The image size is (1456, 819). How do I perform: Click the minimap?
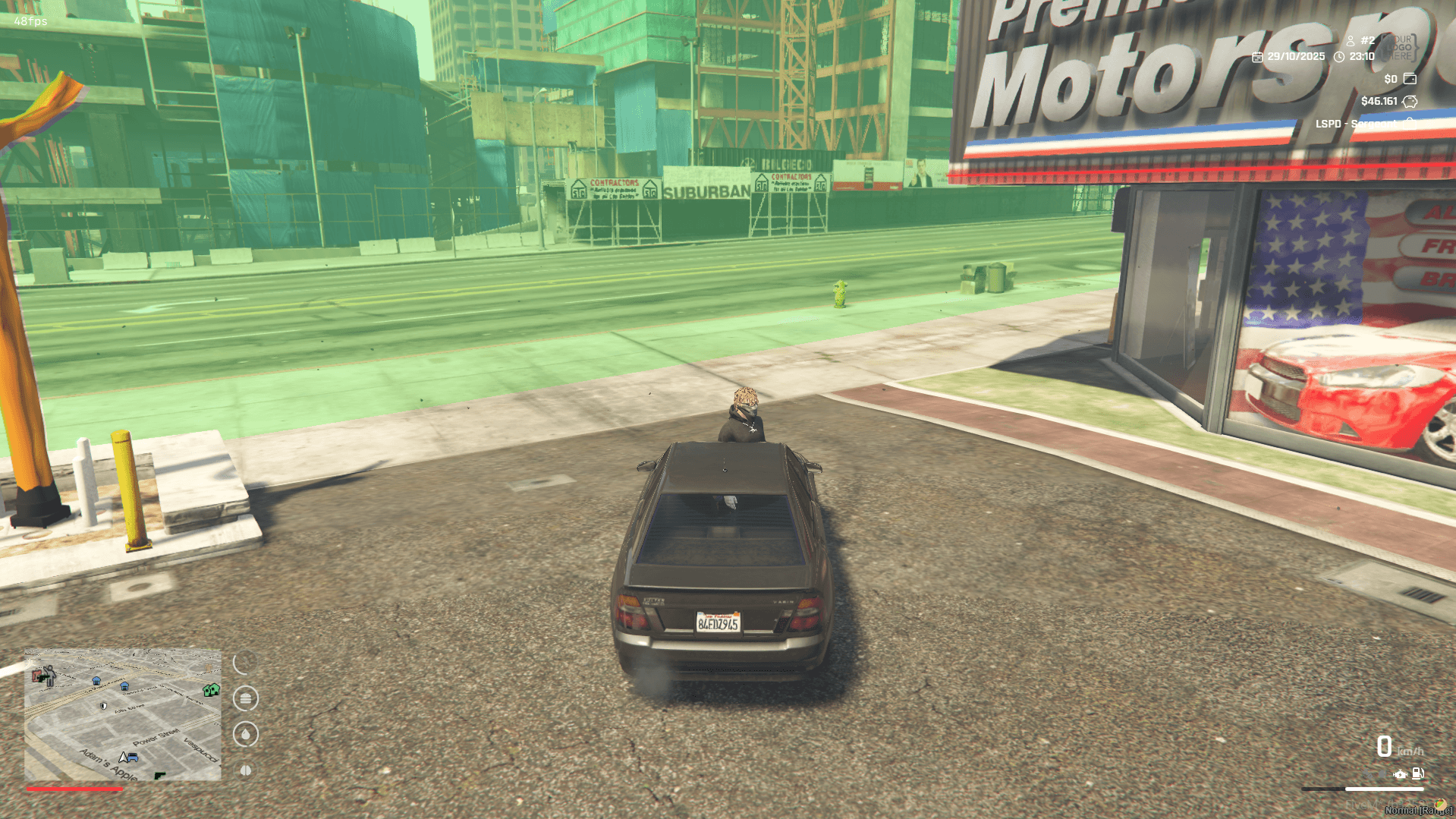pos(123,714)
